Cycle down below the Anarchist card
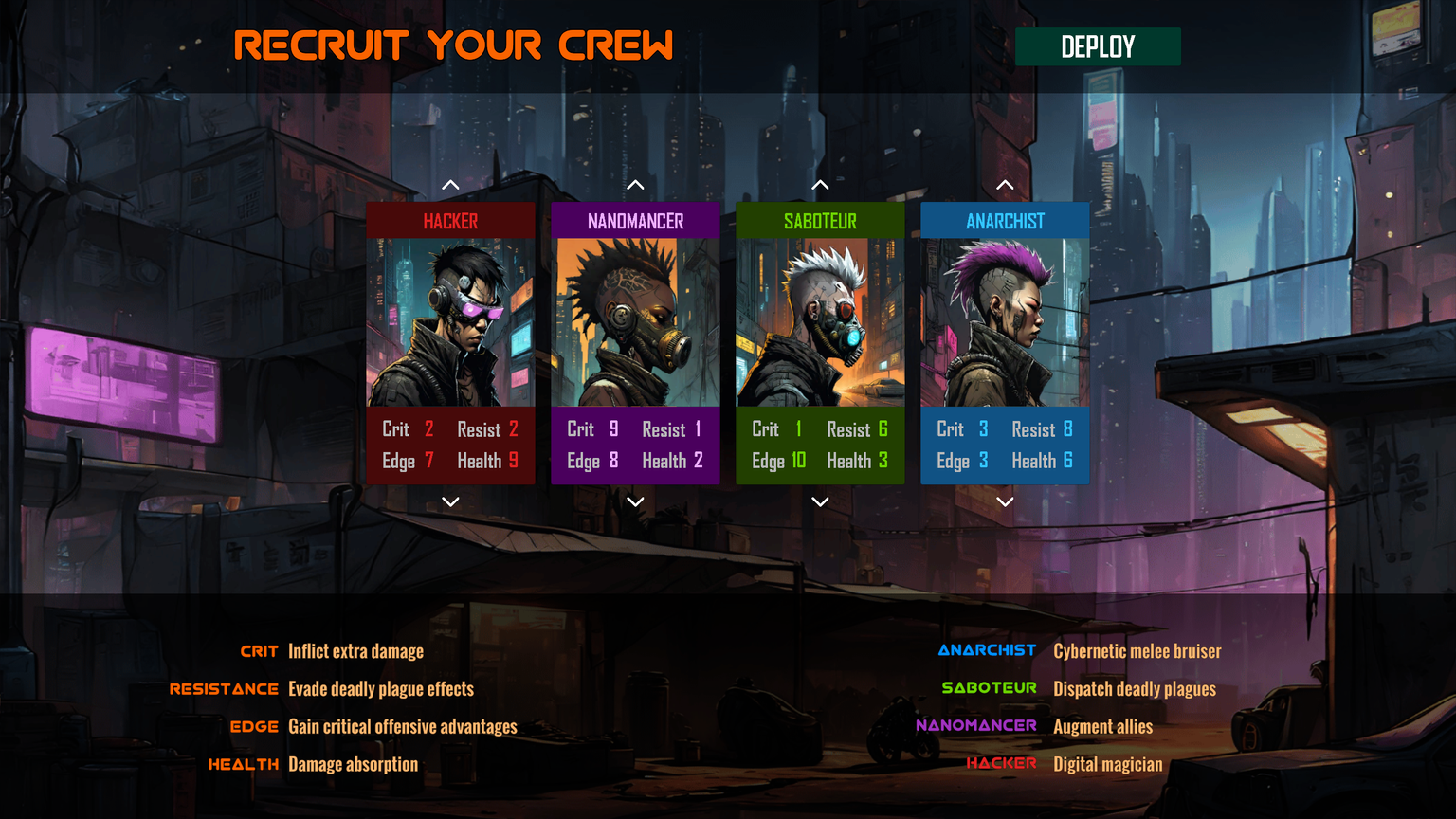This screenshot has height=819, width=1456. 1005,501
